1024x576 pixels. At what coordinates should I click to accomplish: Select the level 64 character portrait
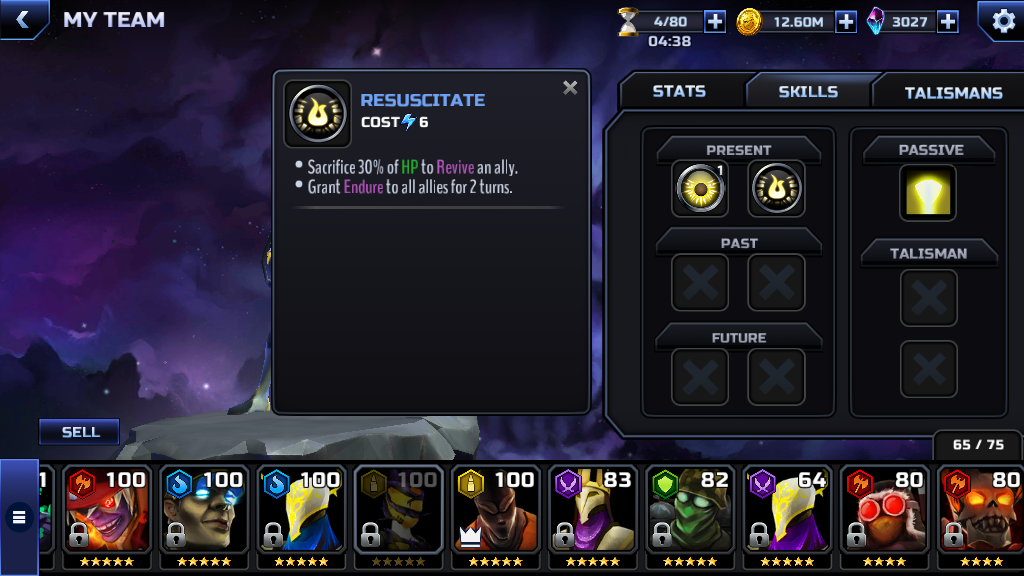click(x=787, y=515)
